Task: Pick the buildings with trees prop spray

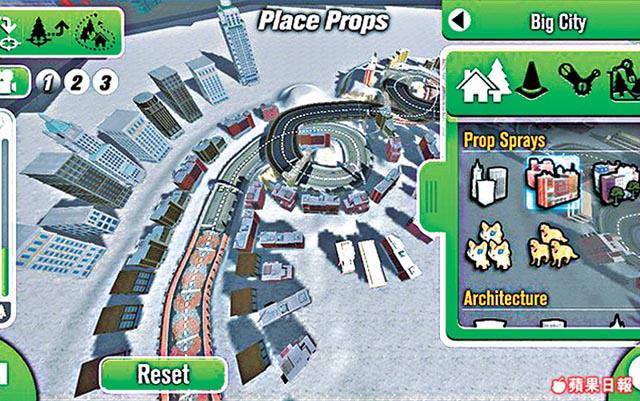Action: coord(610,183)
